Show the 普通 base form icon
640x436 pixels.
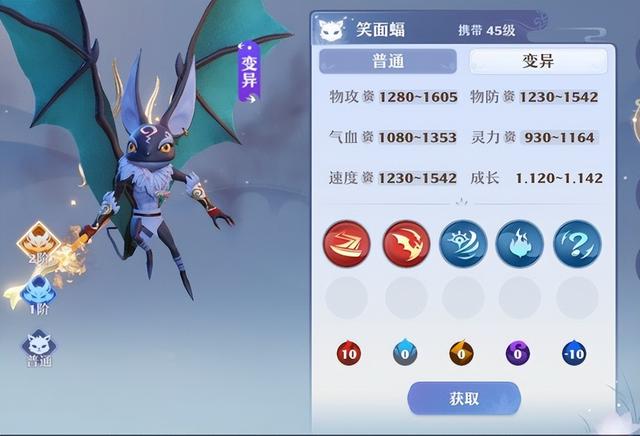tap(39, 346)
